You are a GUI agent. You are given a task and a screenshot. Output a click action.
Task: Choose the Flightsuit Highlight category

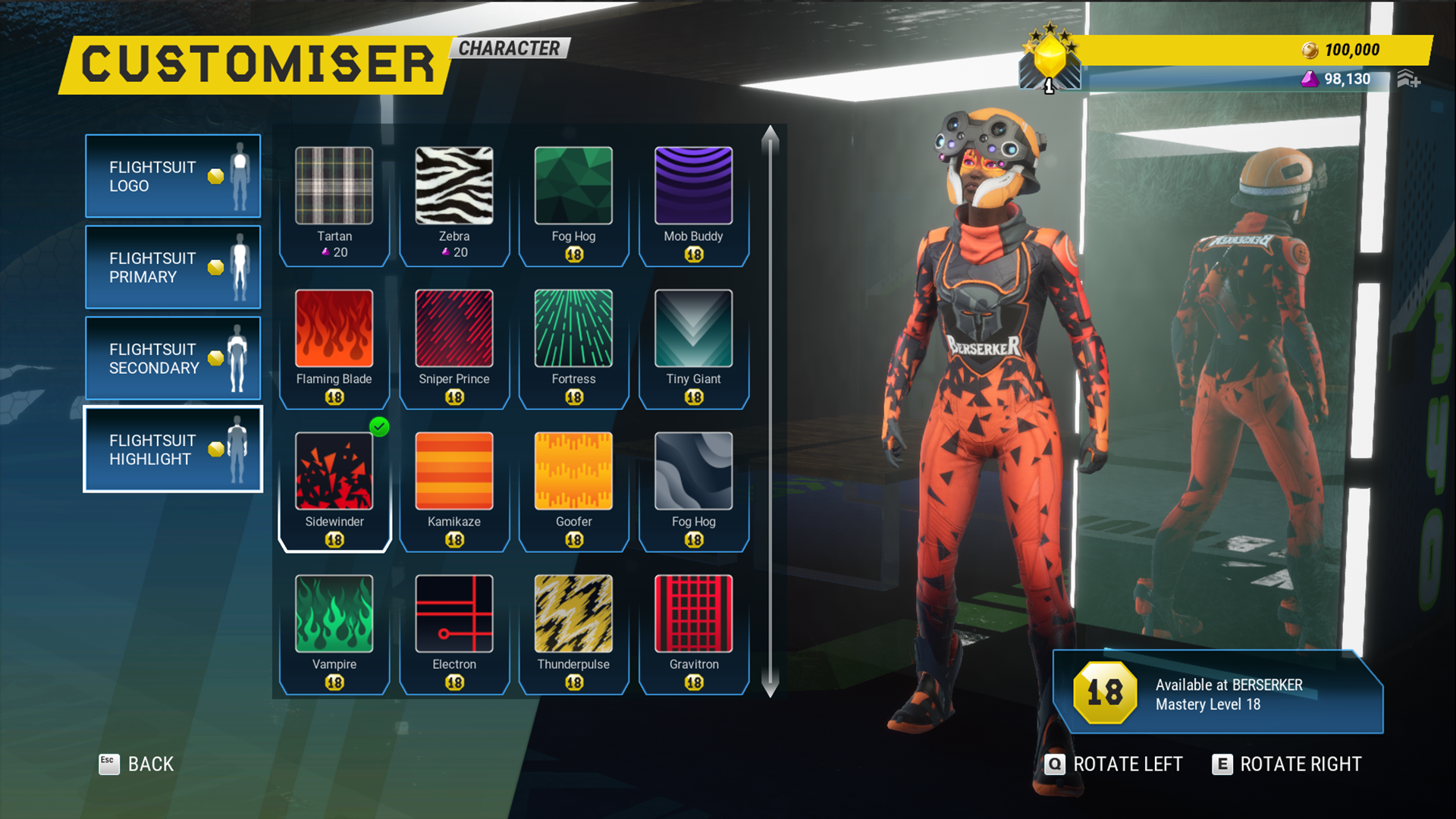pyautogui.click(x=173, y=449)
